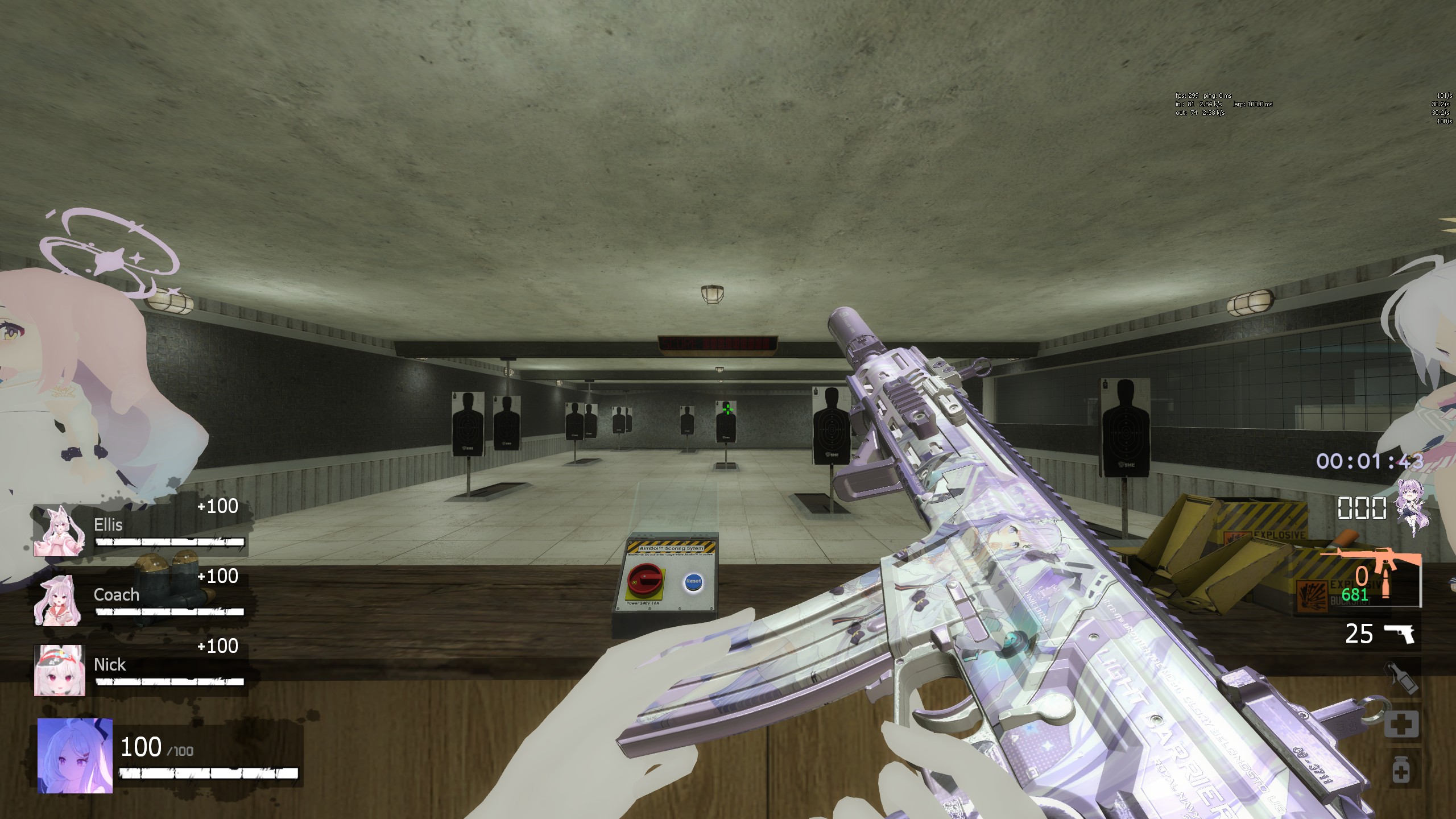This screenshot has width=1456, height=819.
Task: Pick the pain pills slot
Action: click(1400, 771)
